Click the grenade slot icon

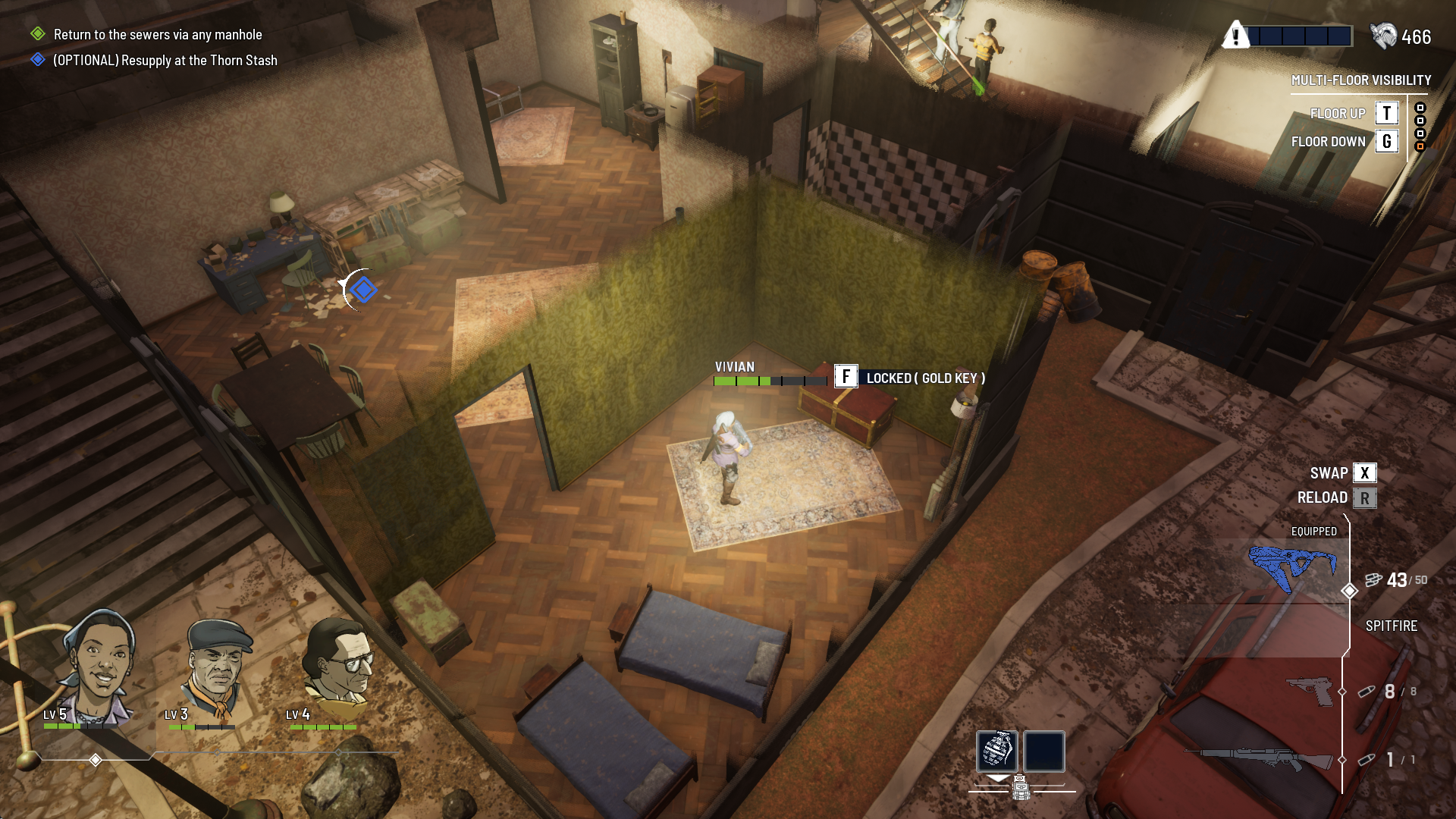997,751
